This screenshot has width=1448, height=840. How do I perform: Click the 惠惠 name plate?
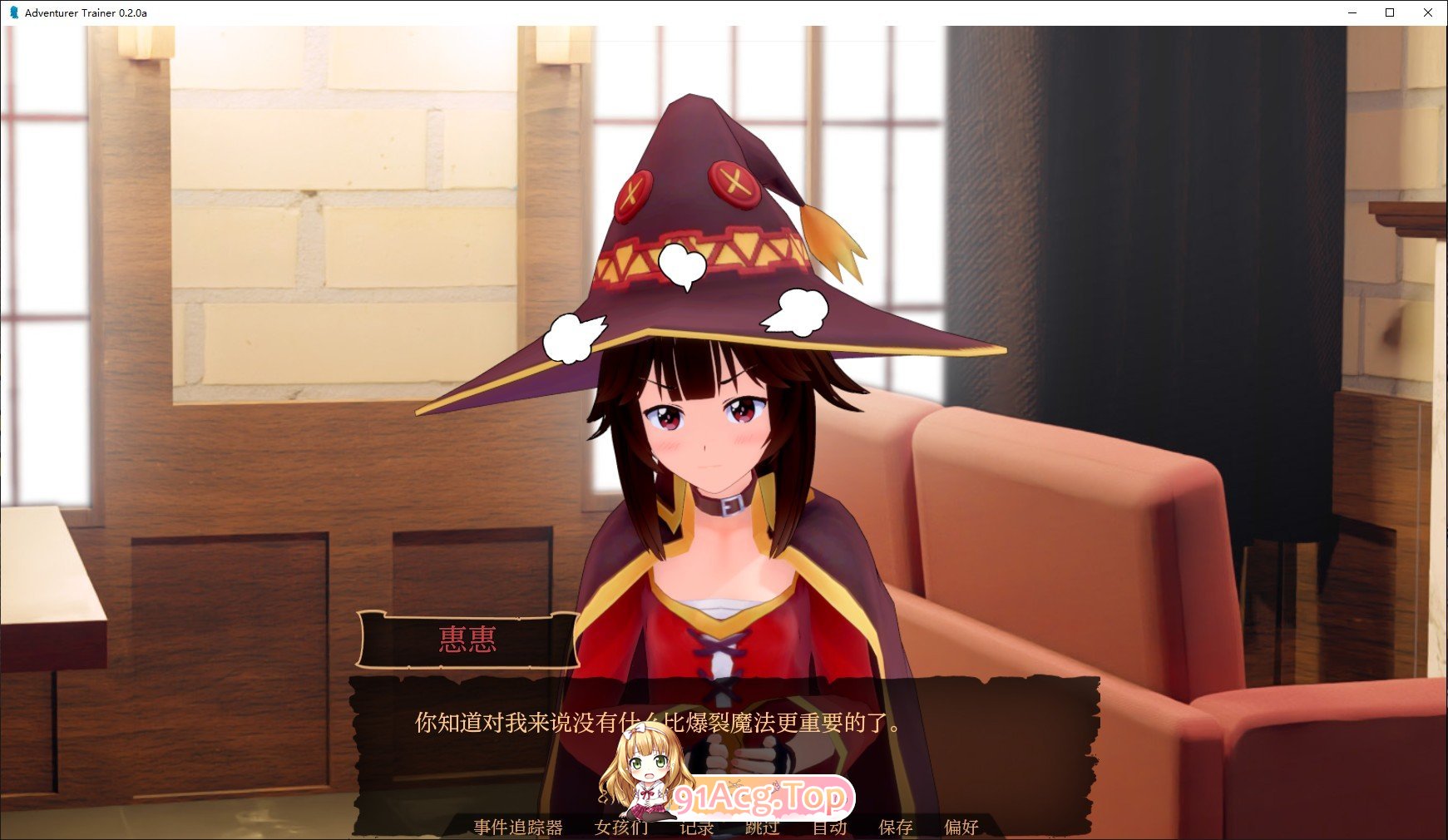[x=468, y=639]
